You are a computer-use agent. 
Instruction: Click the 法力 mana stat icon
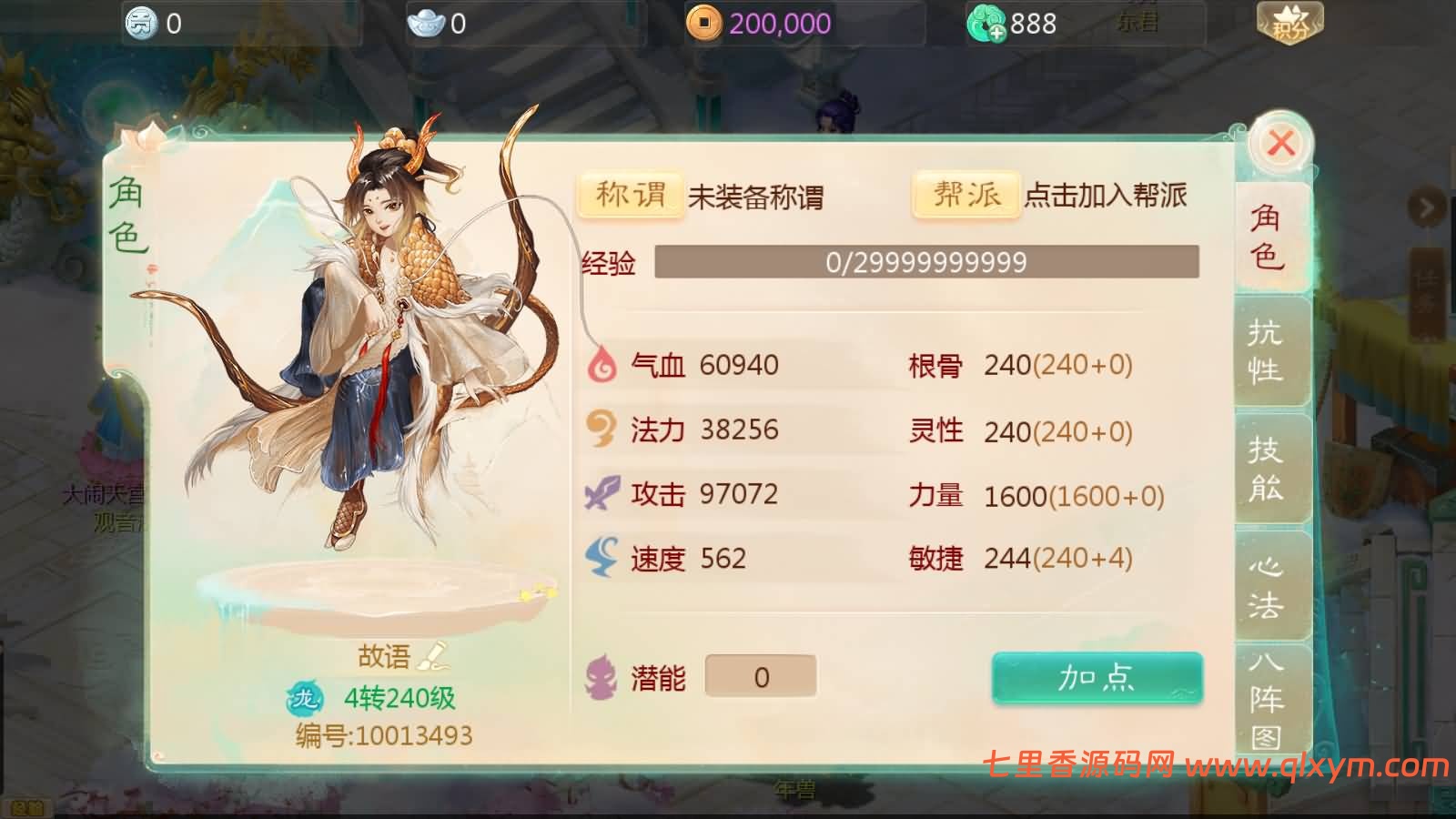coord(601,430)
